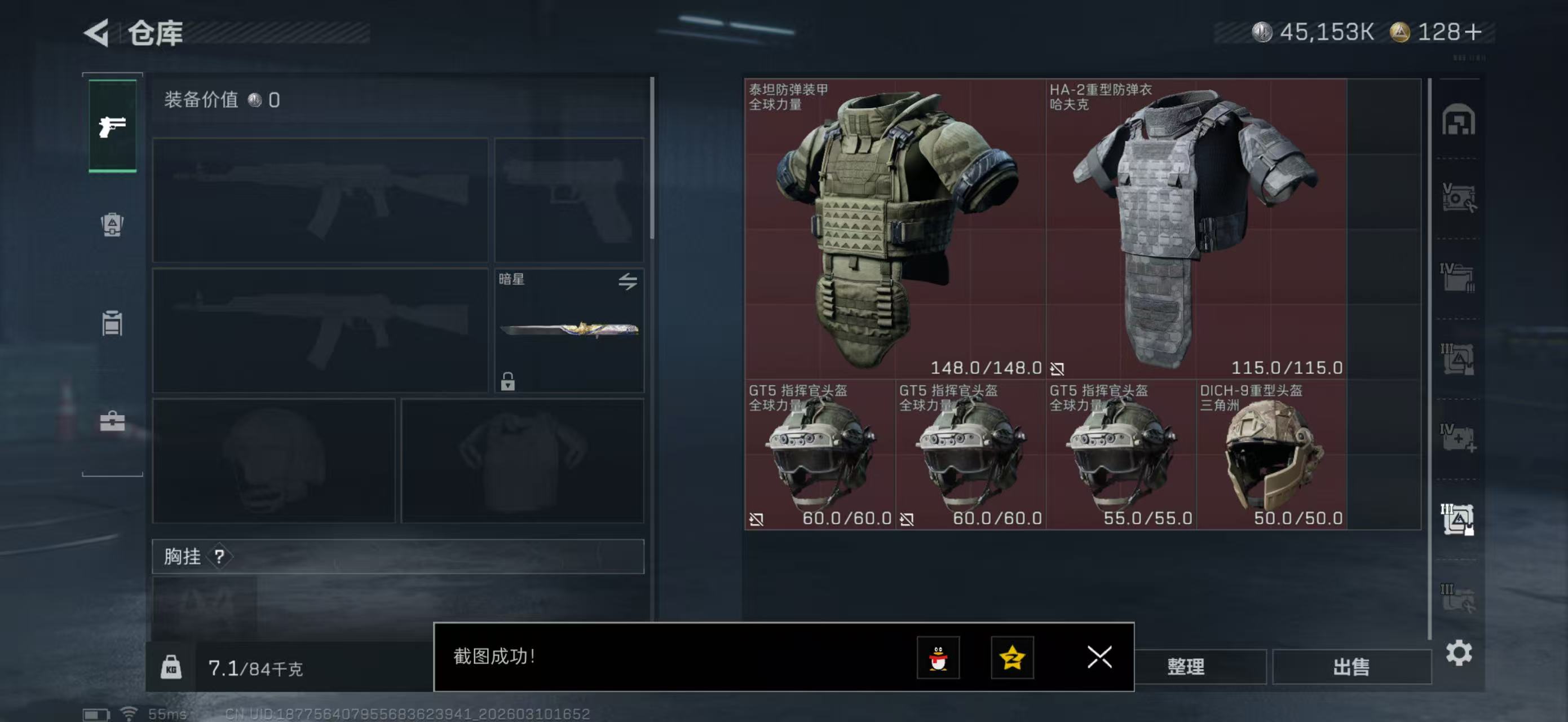Image resolution: width=1568 pixels, height=722 pixels.
Task: Close the 截图成功 notification
Action: pos(1099,658)
